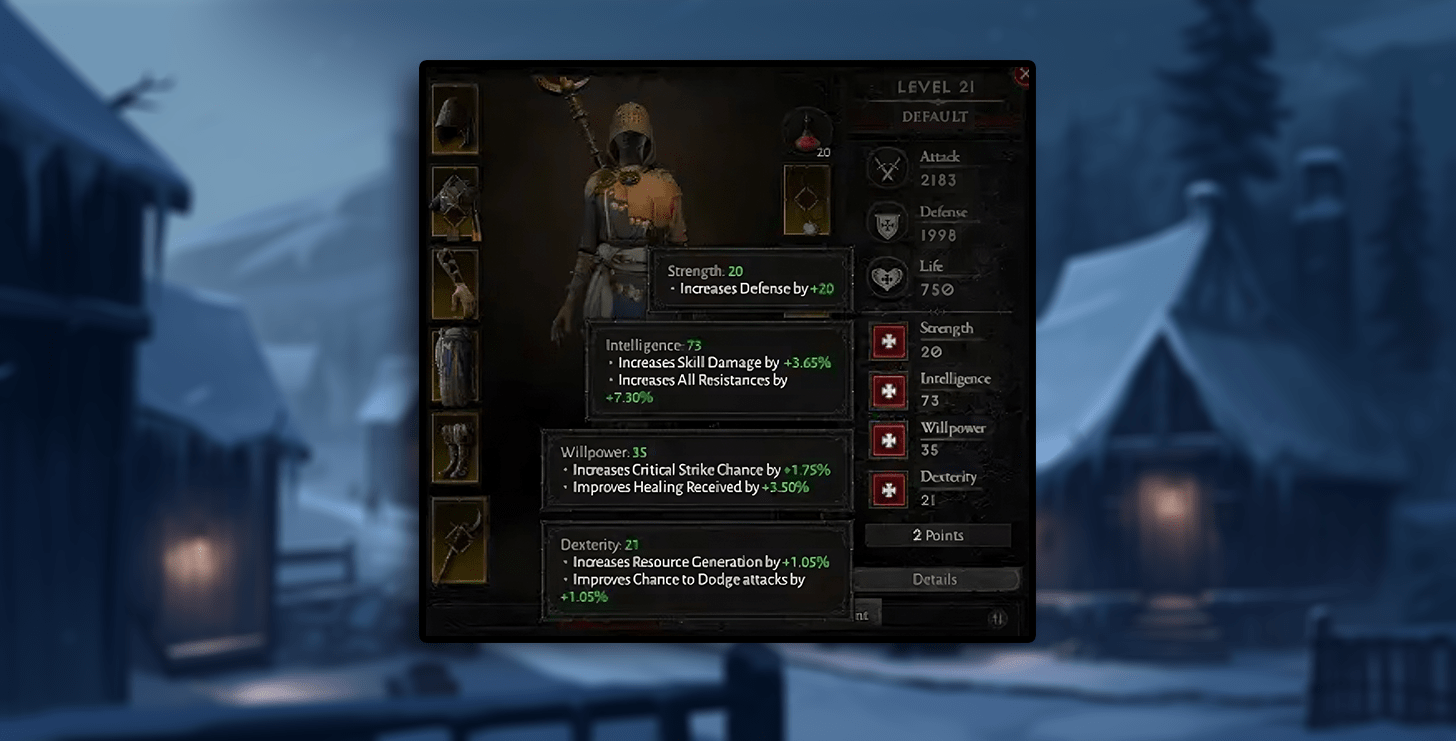Click the sort arrows button
The width and height of the screenshot is (1456, 741).
tap(997, 619)
